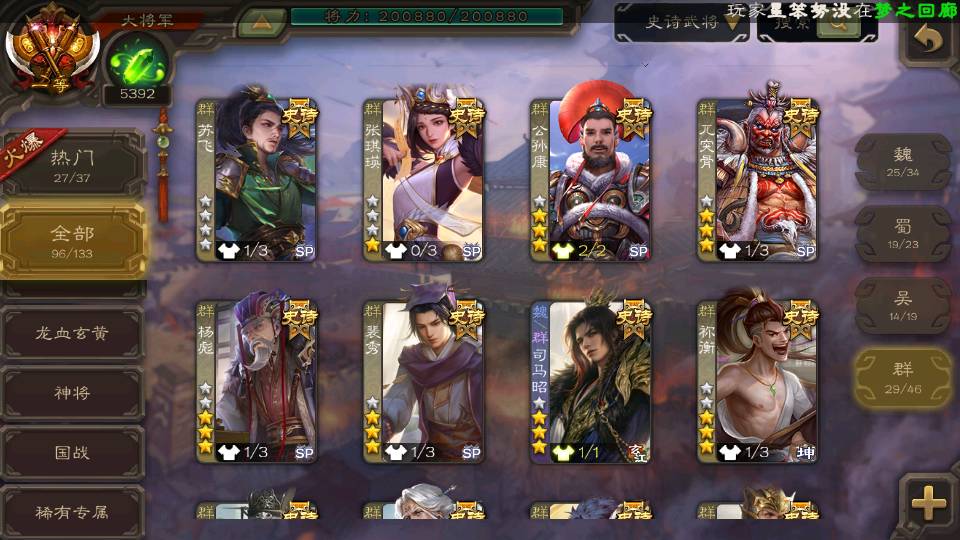Select the 杨彪 hero card
Viewport: 960px width, 540px height.
point(256,382)
